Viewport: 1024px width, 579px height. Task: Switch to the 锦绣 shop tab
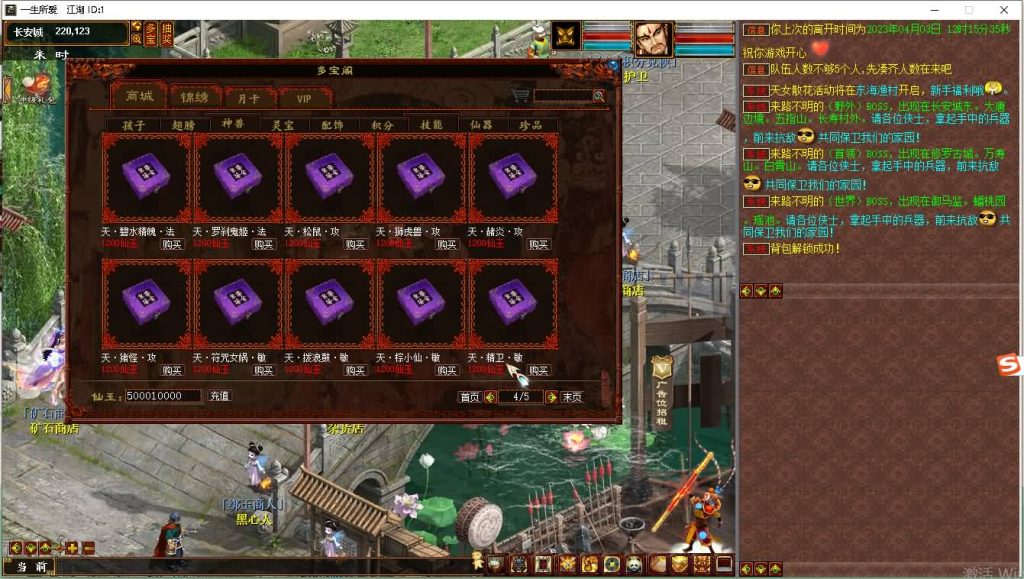195,97
